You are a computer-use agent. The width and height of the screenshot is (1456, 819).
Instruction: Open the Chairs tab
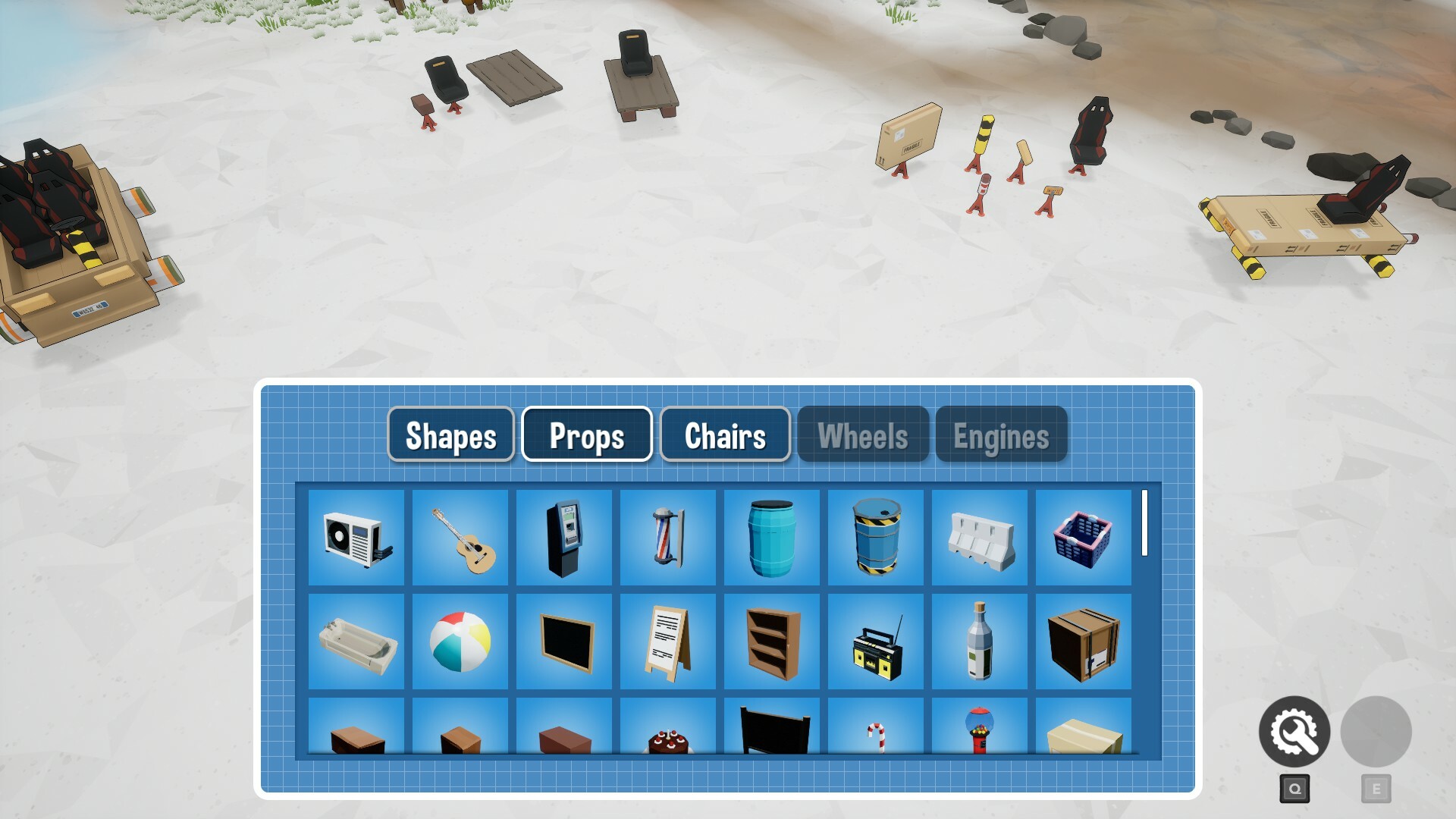tap(724, 435)
